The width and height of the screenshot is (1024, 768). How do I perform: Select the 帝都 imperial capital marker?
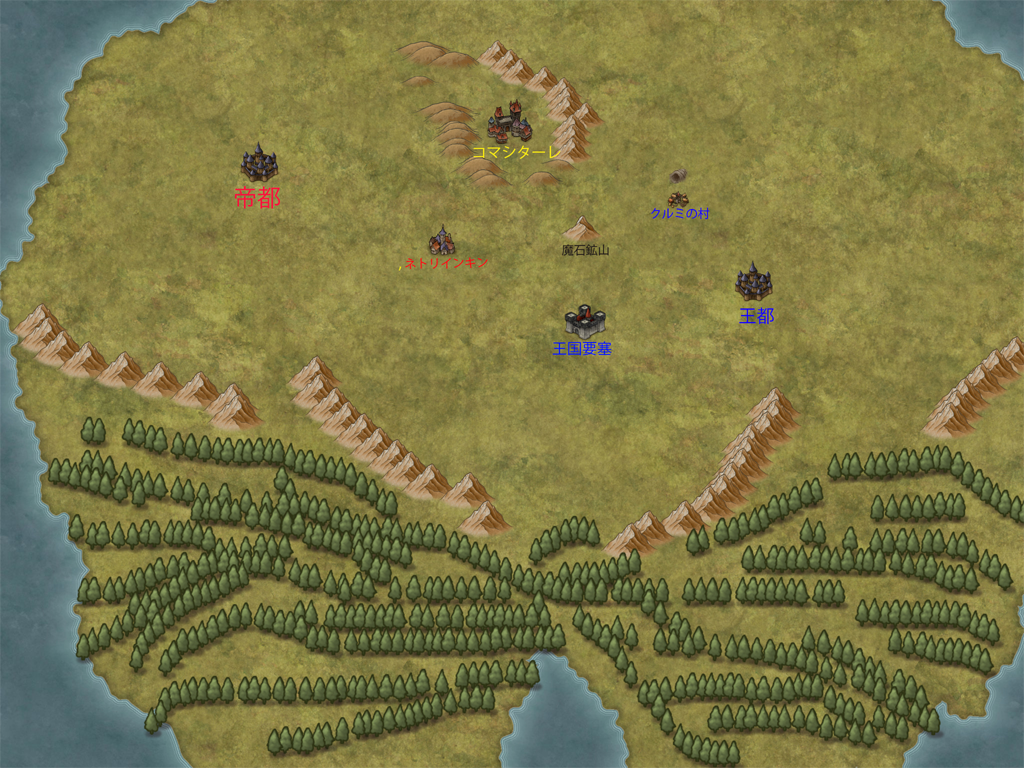(258, 163)
